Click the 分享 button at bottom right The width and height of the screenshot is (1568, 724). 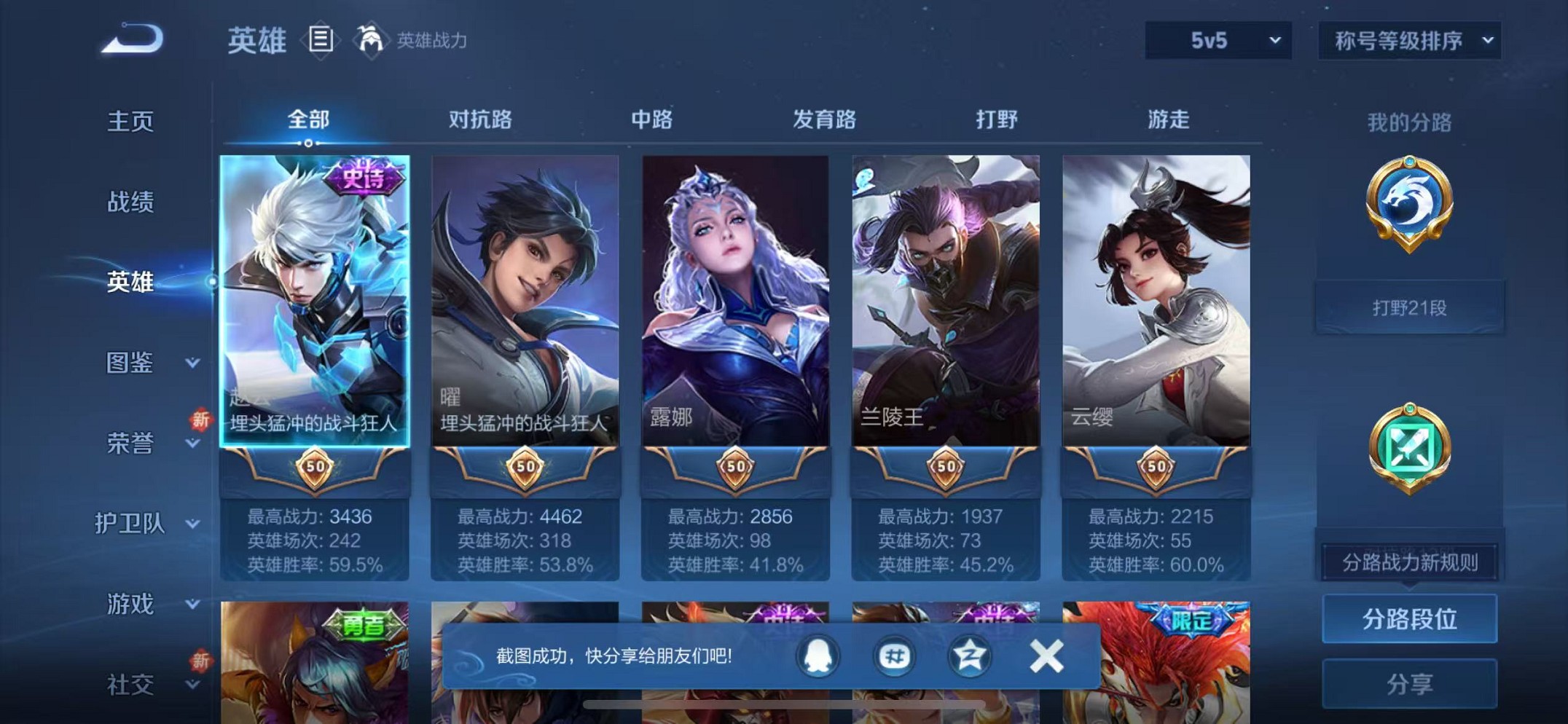coord(1408,683)
